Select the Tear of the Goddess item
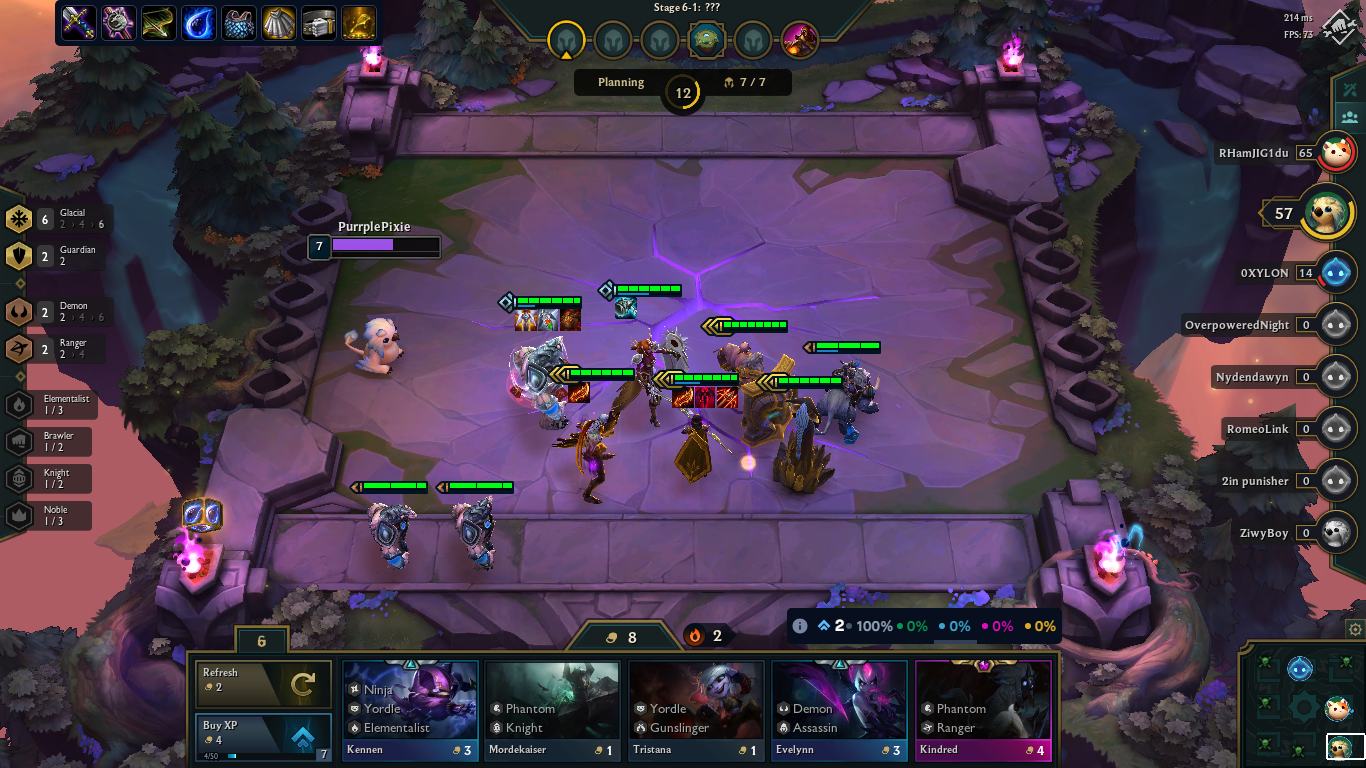 click(x=198, y=22)
